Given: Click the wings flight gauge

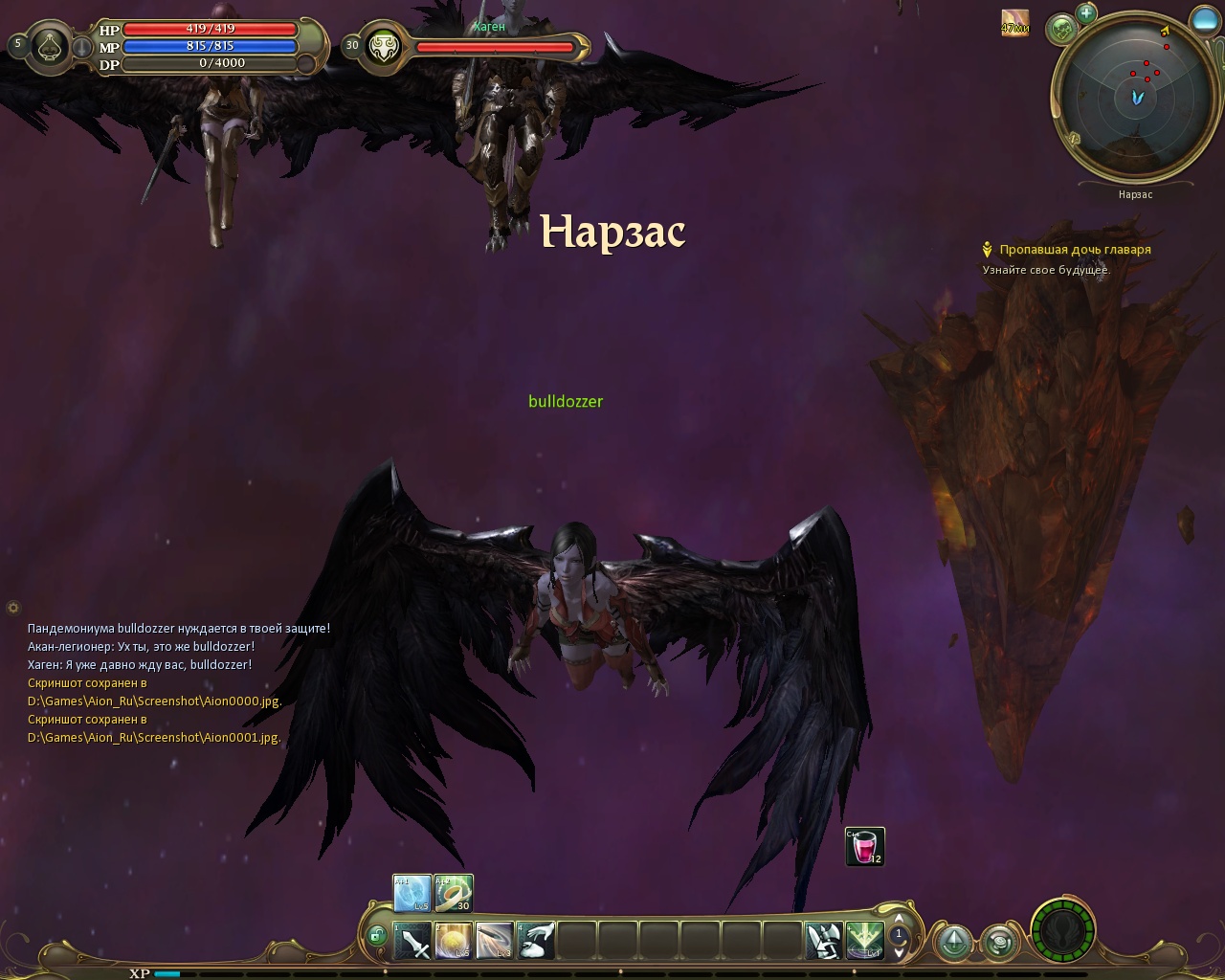Looking at the screenshot, I should tap(1062, 930).
